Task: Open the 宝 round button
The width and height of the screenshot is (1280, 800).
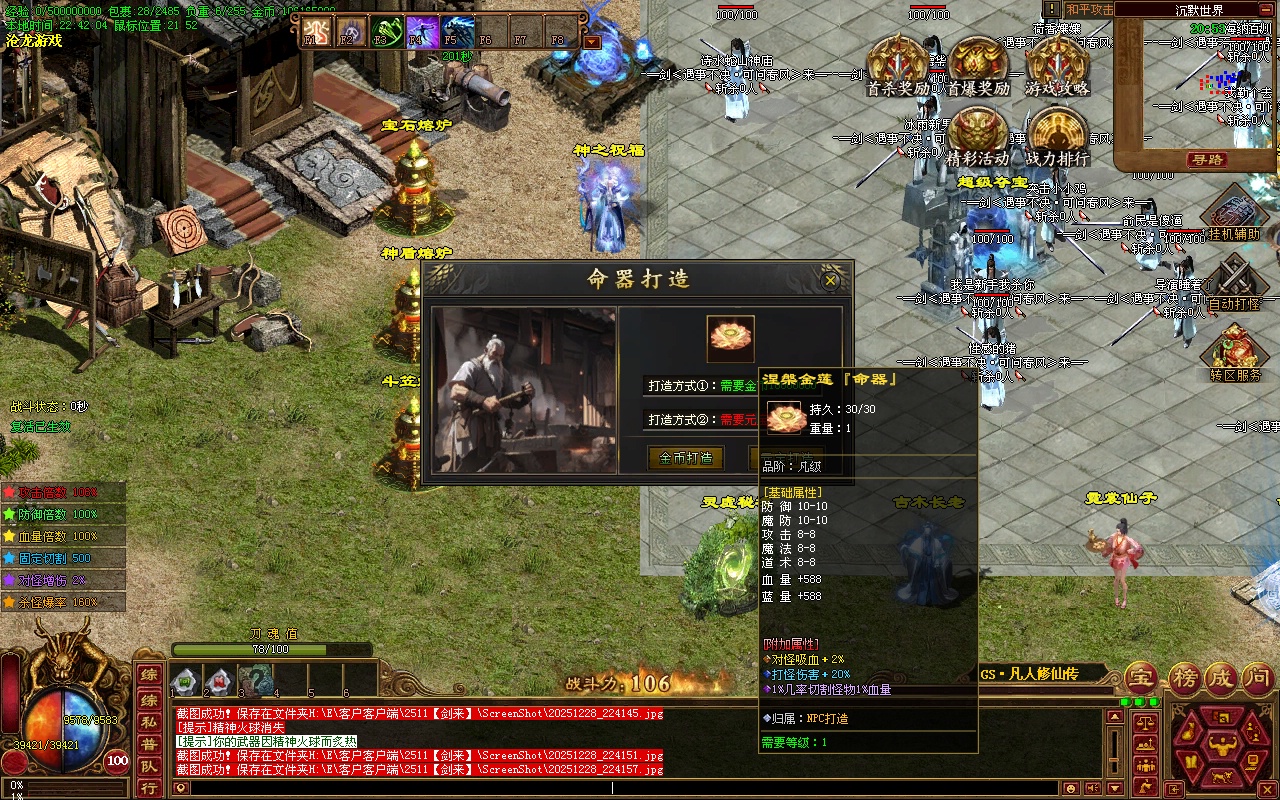Action: [1142, 678]
